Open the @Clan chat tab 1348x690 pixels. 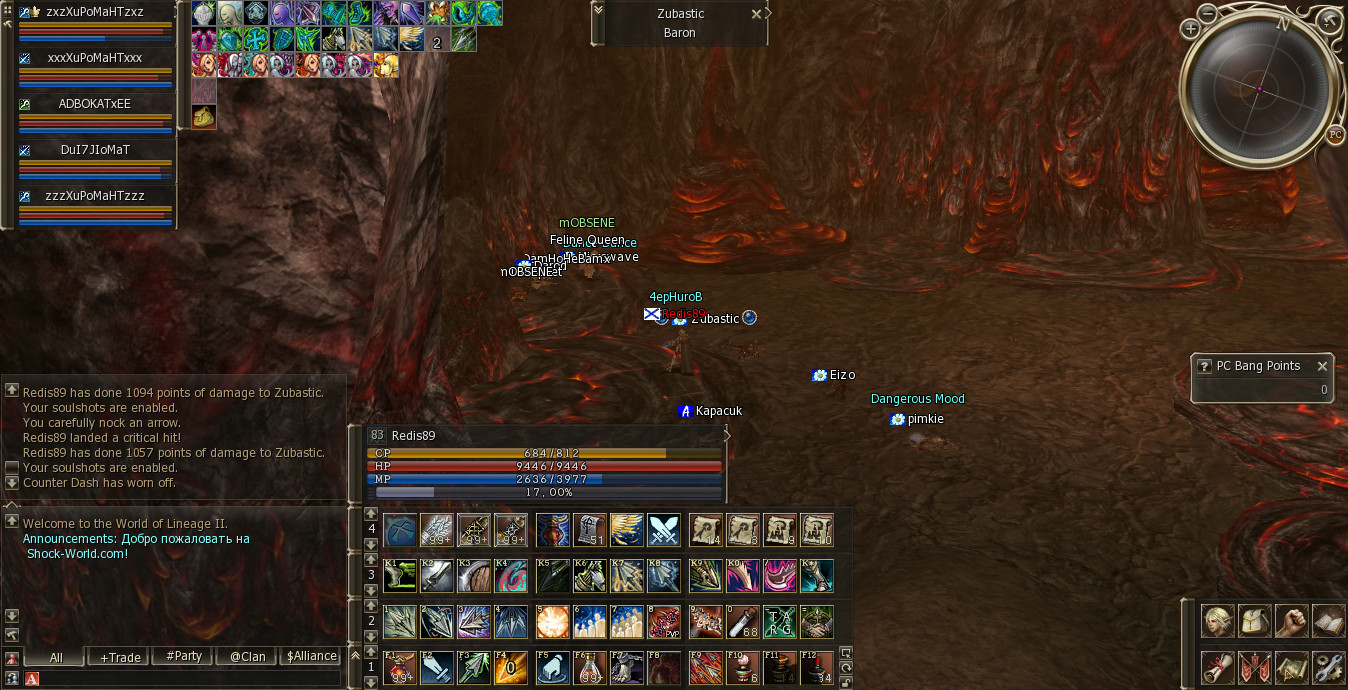click(x=248, y=657)
